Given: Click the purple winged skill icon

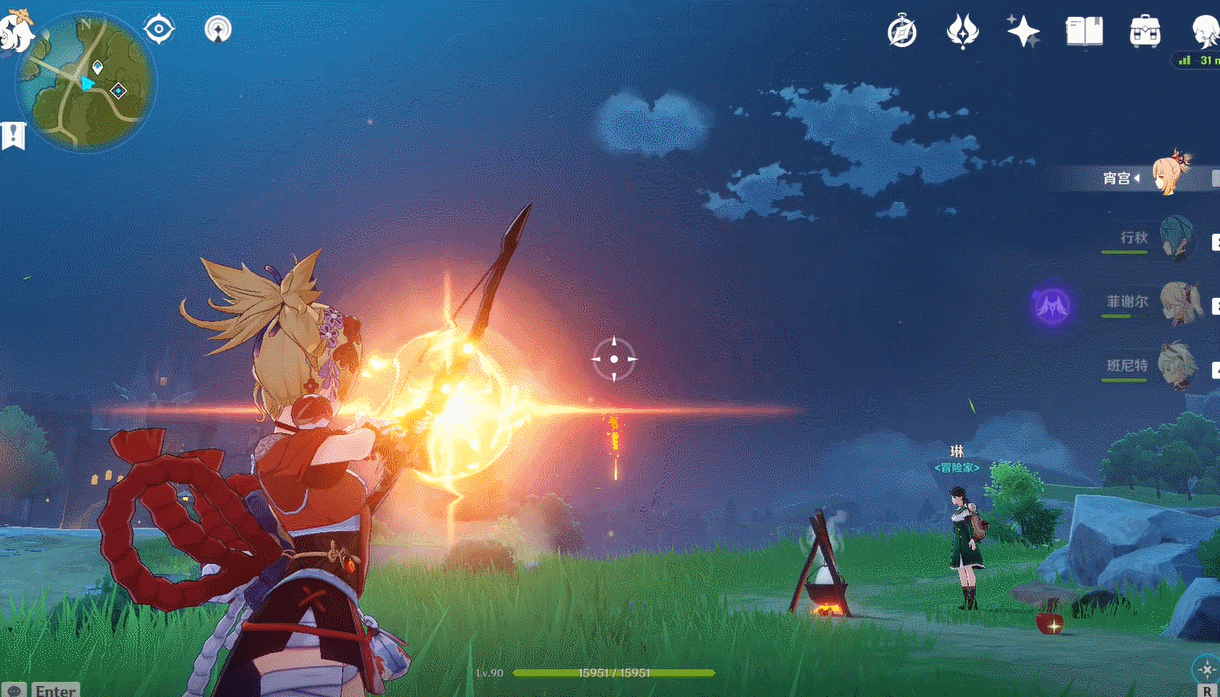Looking at the screenshot, I should [x=1052, y=304].
